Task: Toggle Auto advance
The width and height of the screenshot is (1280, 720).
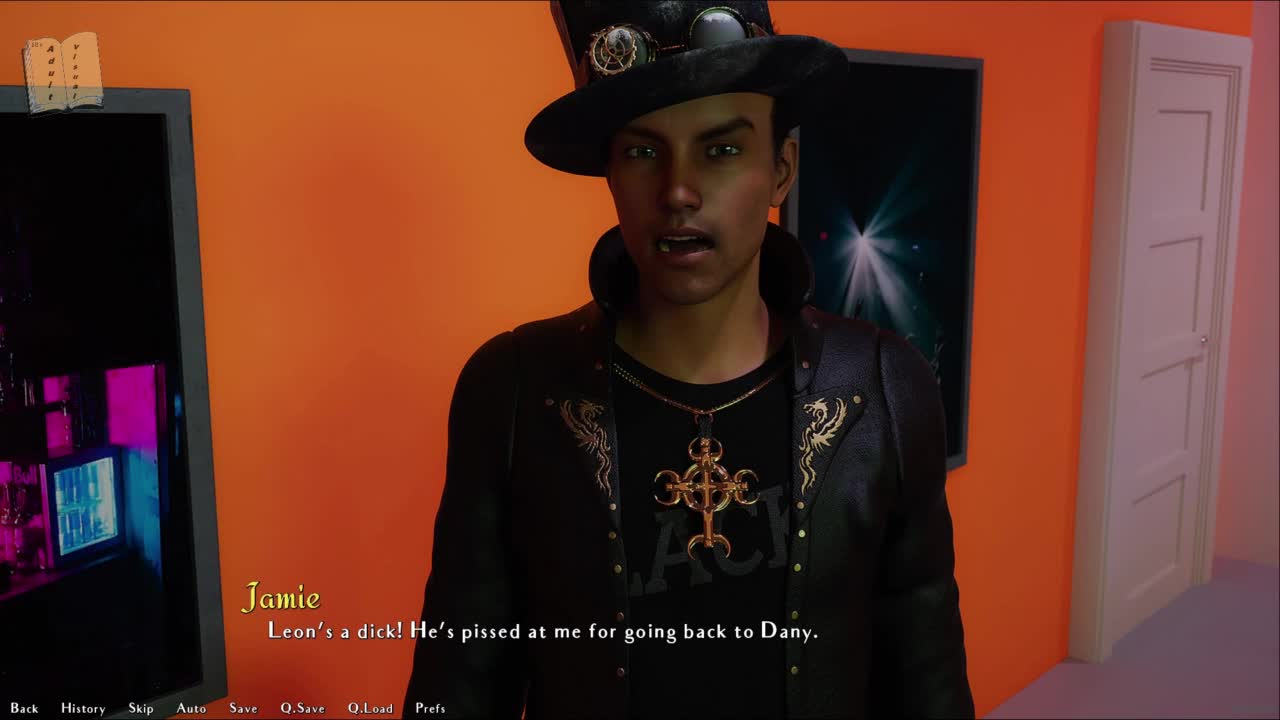Action: pos(191,708)
